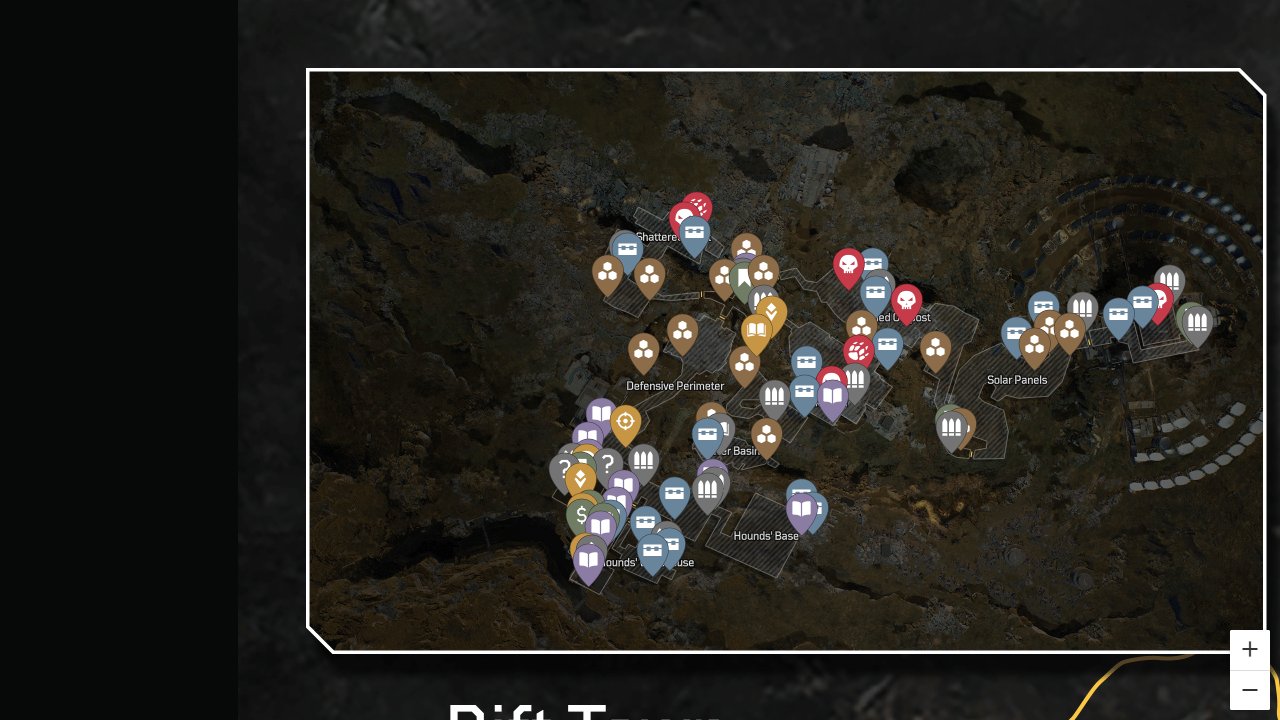Click the purple book marker in Hounds' Base
The width and height of the screenshot is (1280, 720).
pos(803,510)
